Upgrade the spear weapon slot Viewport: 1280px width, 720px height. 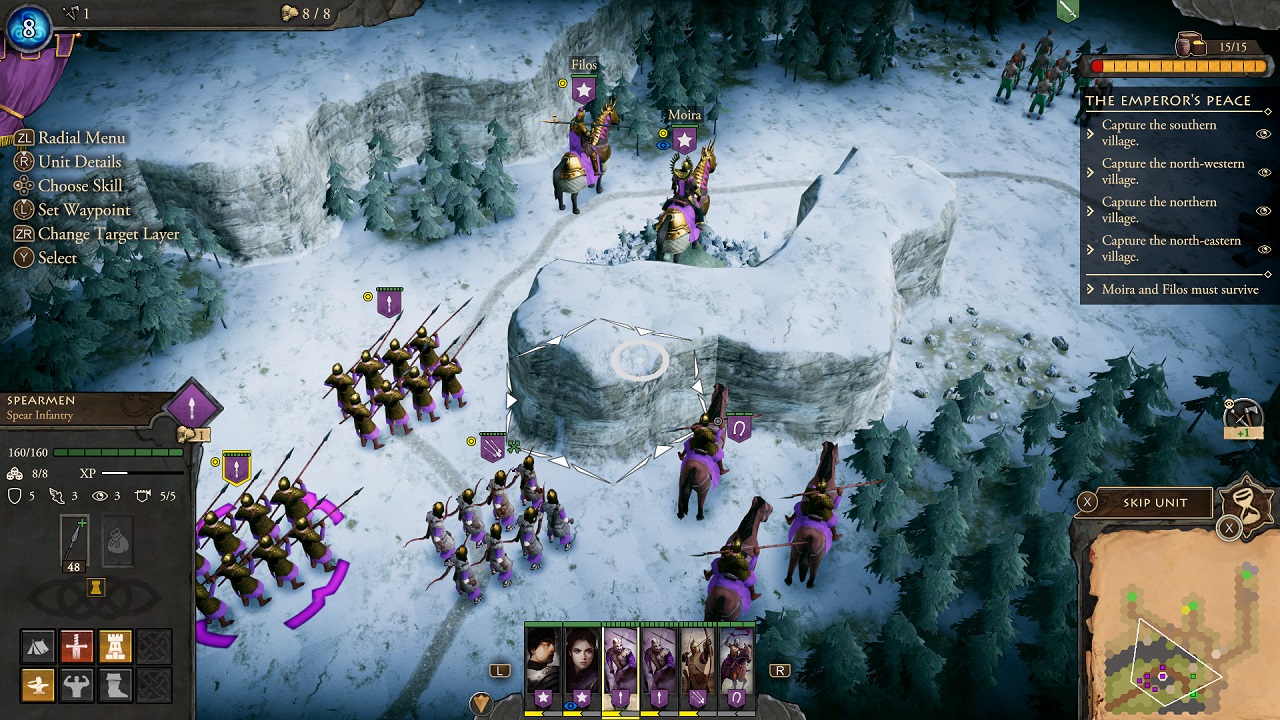74,537
